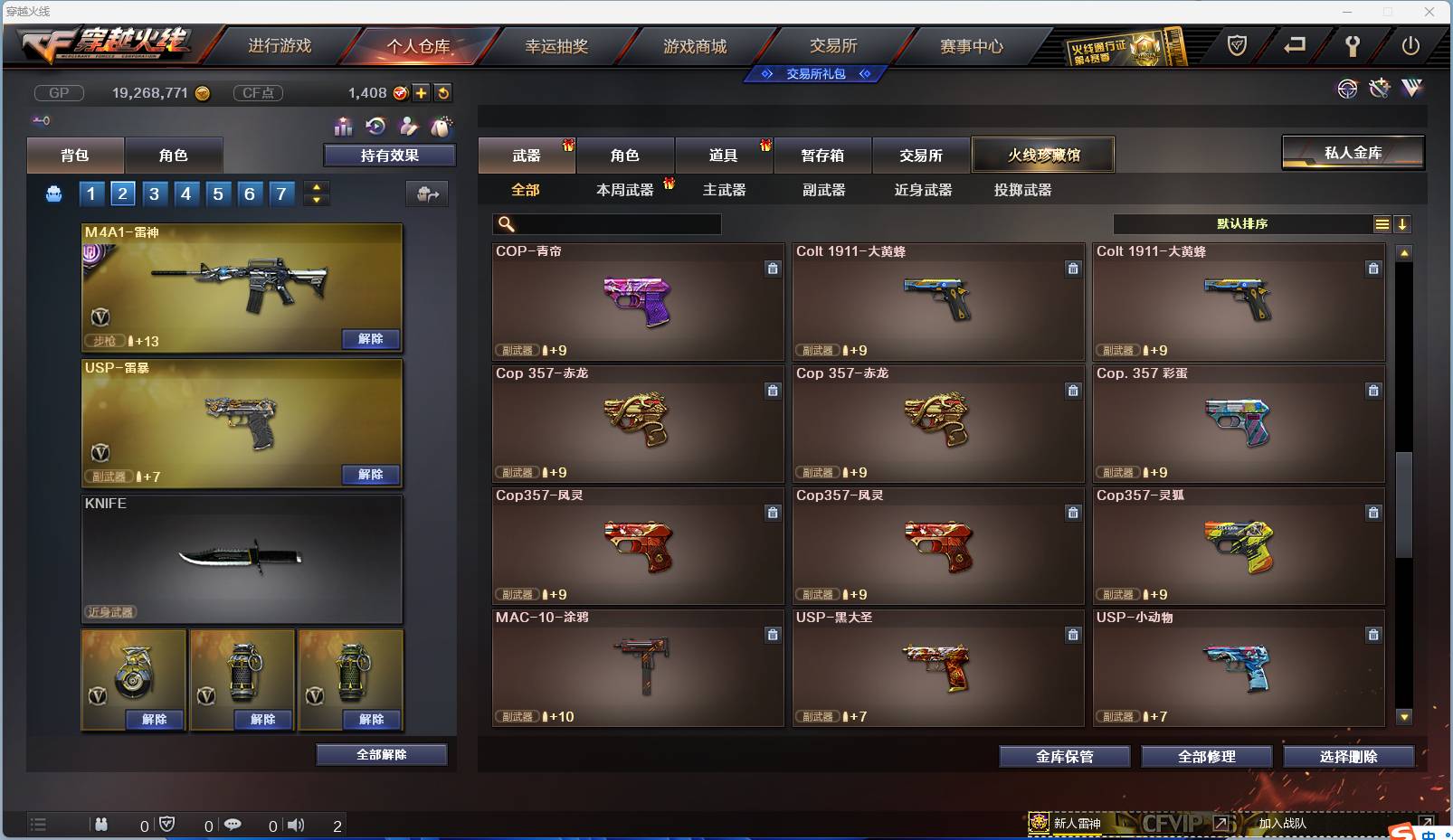Switch to the 游戏商城 menu tab
Viewport: 1453px width, 840px height.
[x=697, y=45]
